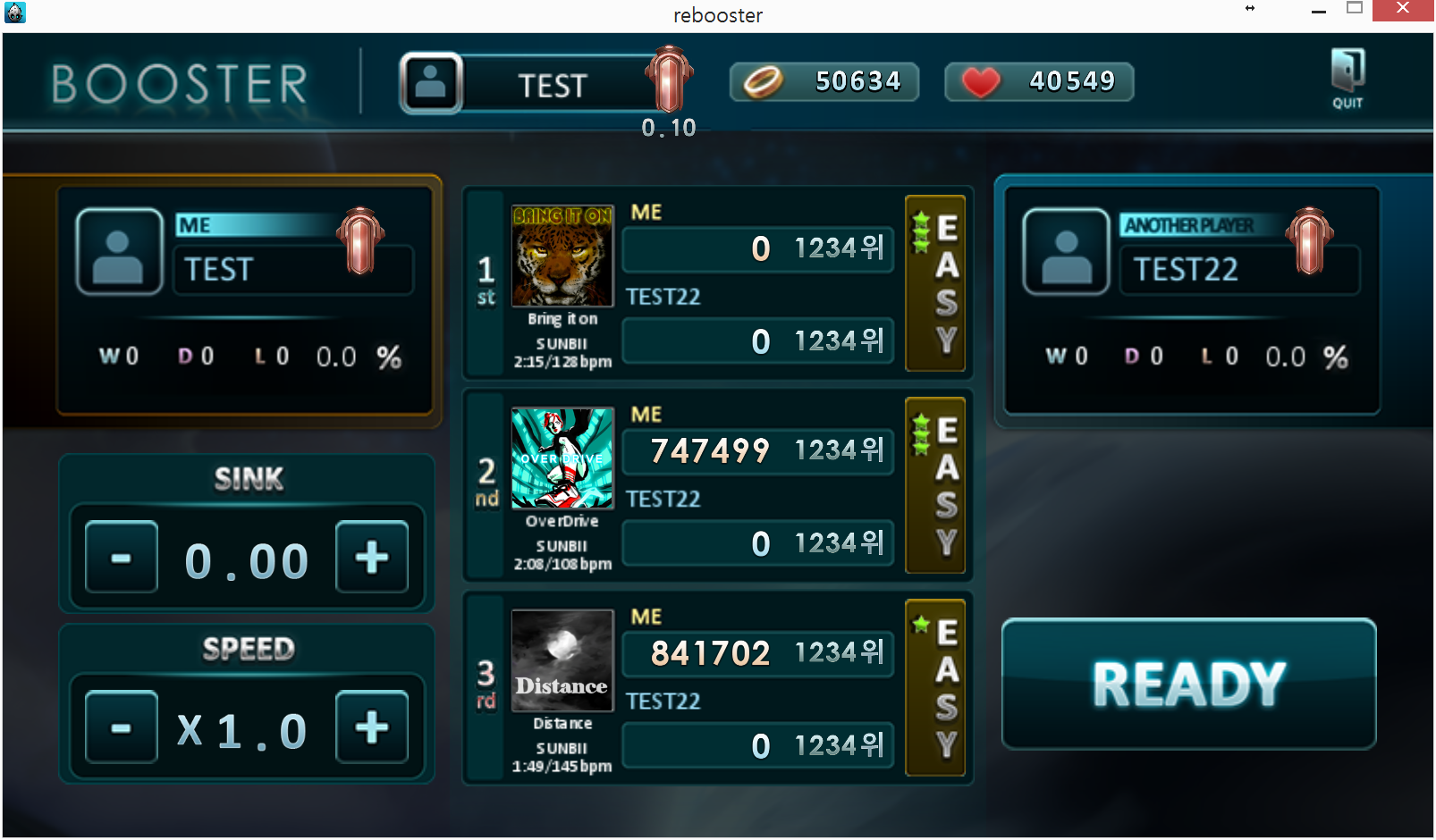
Task: Click TEST22's rank badge emblem
Action: pyautogui.click(x=1308, y=239)
